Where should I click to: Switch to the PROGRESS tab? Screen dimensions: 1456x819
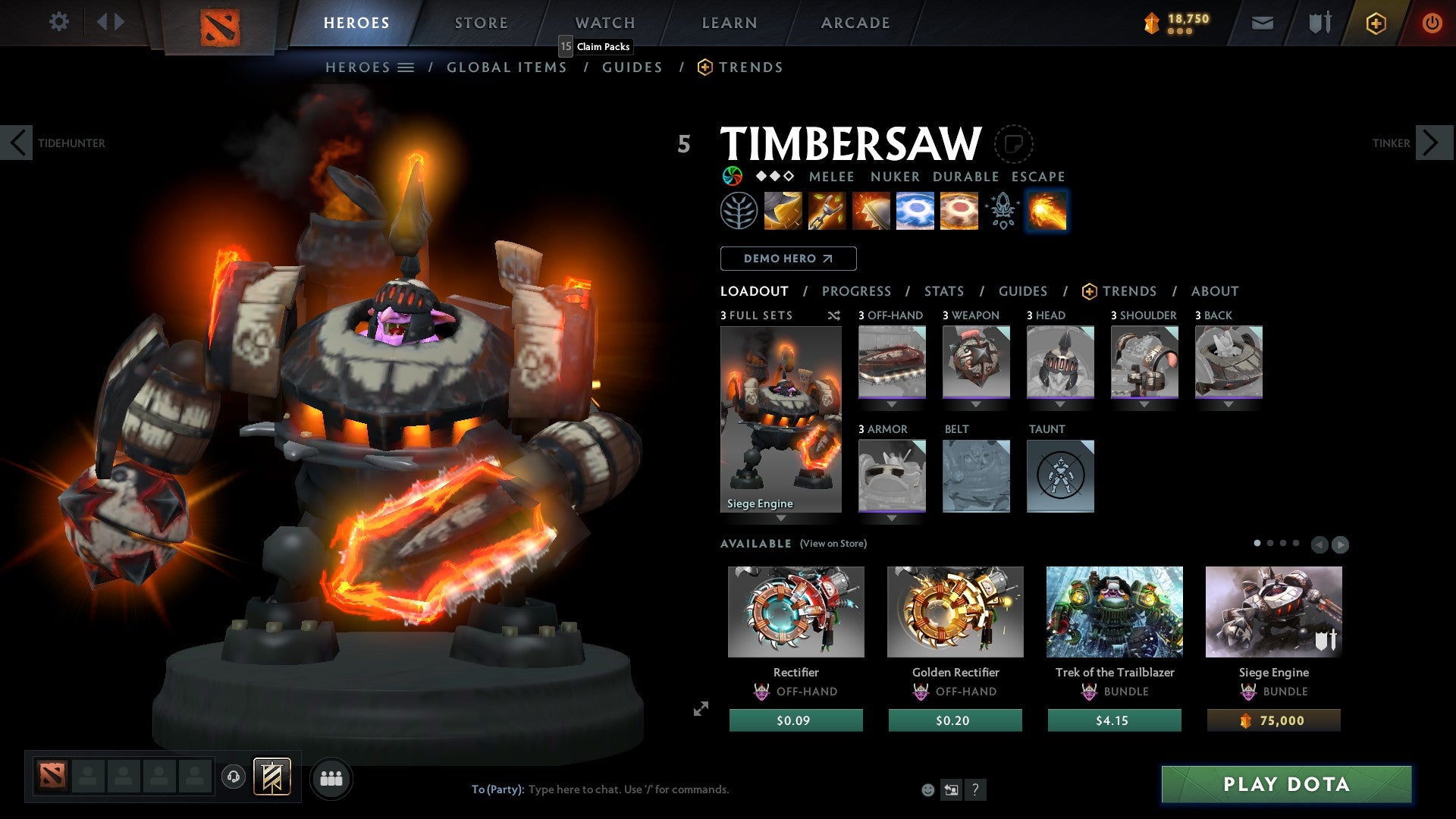[x=857, y=291]
